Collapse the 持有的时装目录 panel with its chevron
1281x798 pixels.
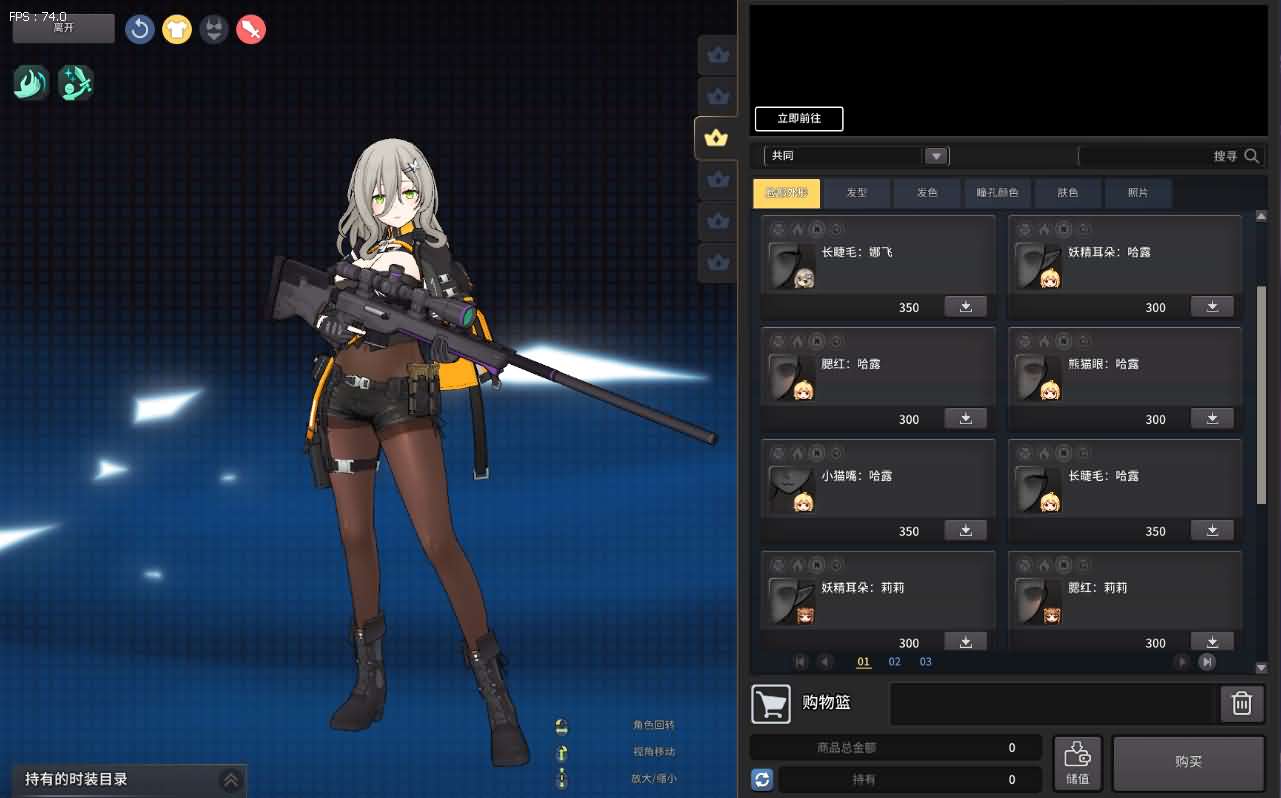(231, 779)
